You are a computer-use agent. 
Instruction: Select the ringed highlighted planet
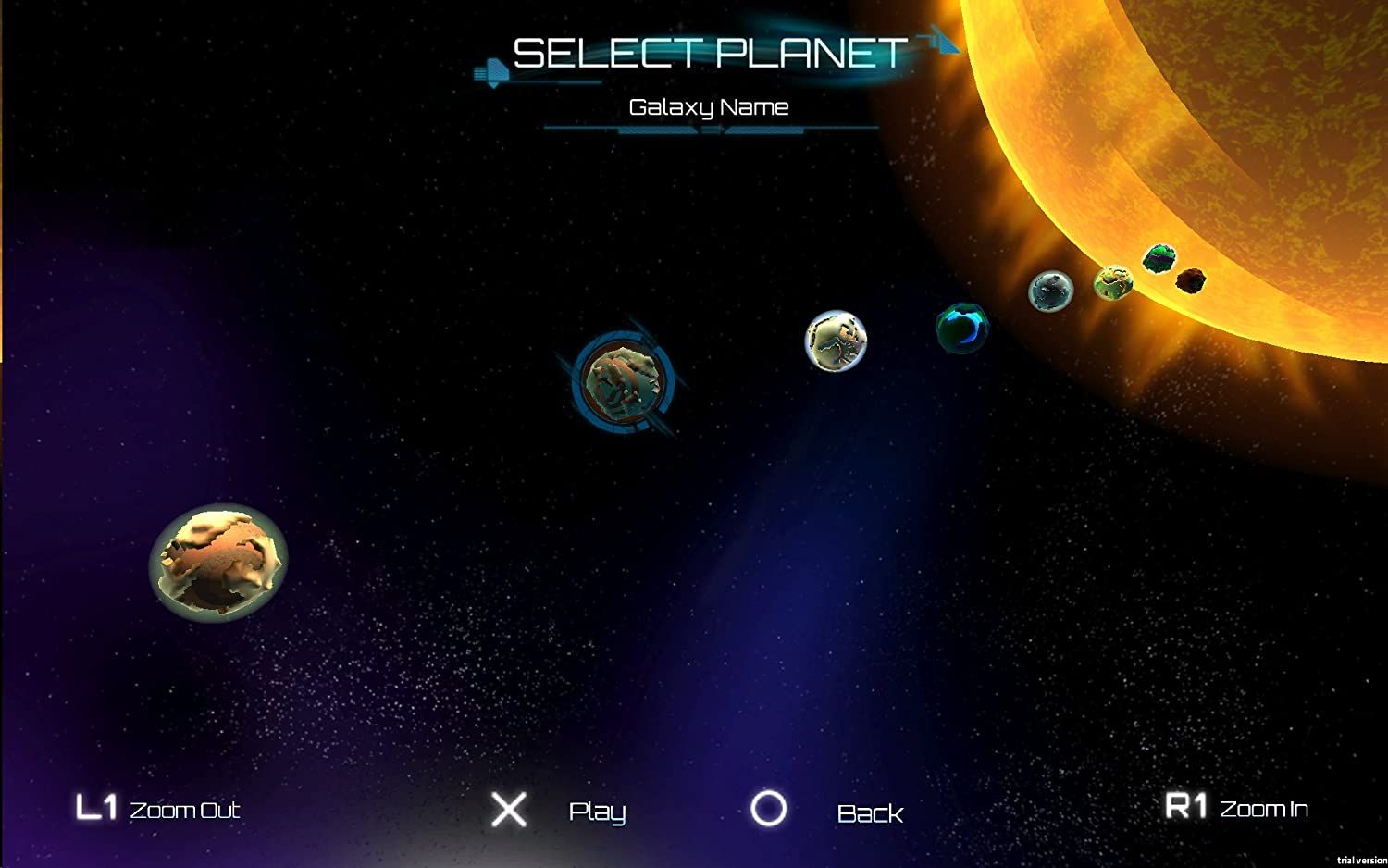pyautogui.click(x=622, y=381)
